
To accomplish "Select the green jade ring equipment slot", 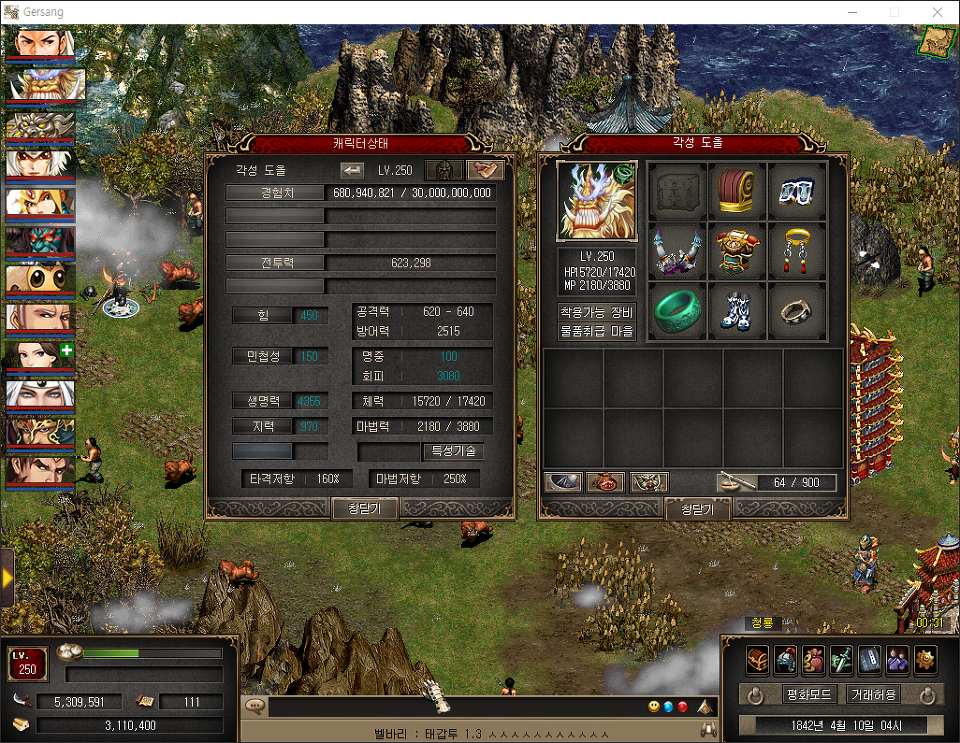I will [679, 311].
